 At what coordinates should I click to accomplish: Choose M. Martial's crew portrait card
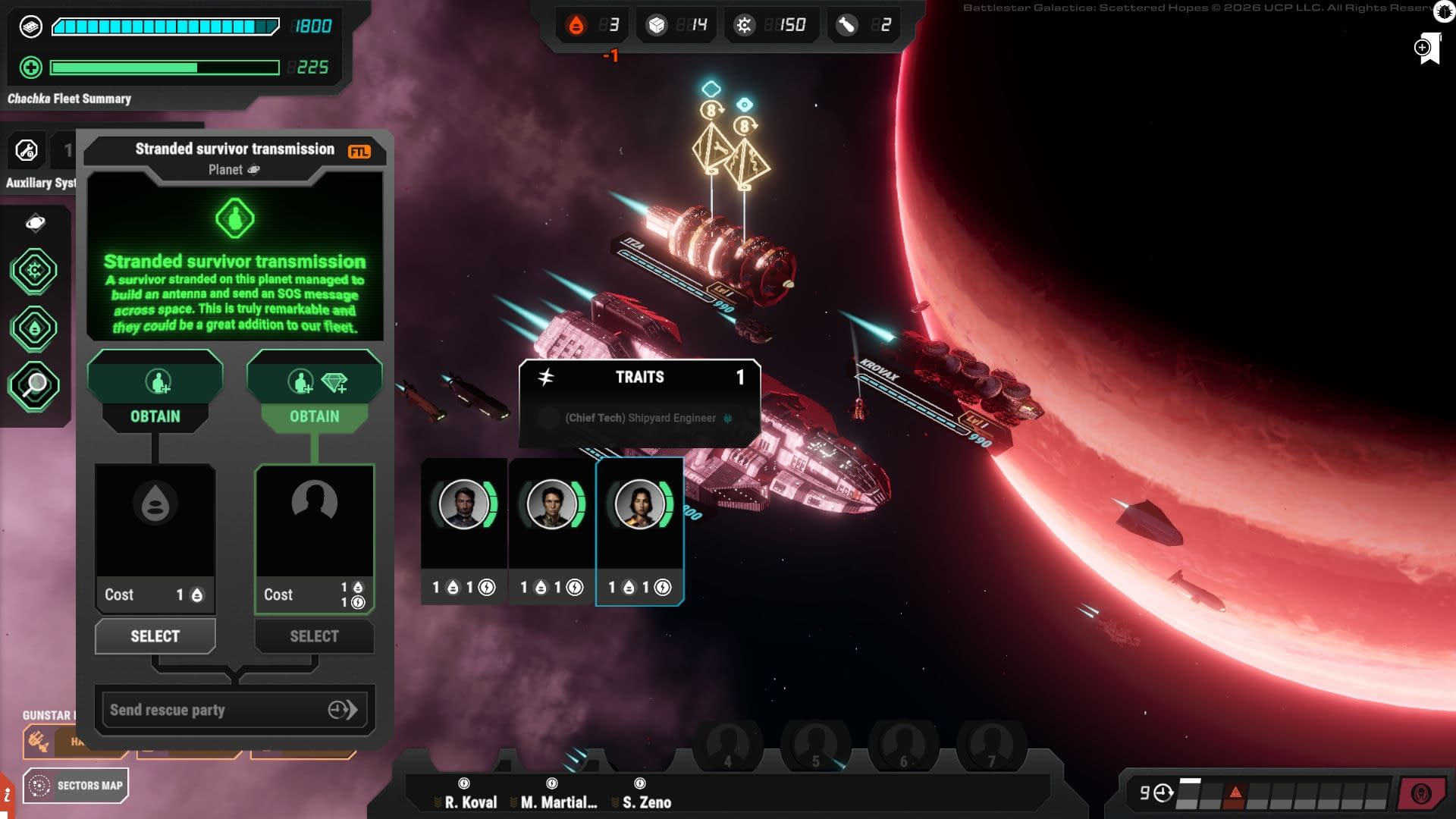(x=551, y=530)
